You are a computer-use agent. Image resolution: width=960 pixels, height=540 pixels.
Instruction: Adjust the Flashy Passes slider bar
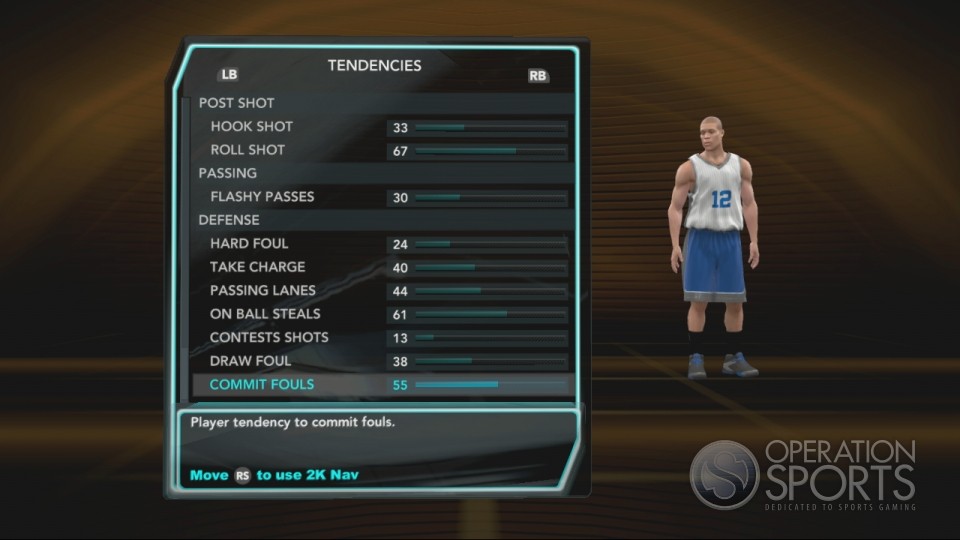pos(490,198)
